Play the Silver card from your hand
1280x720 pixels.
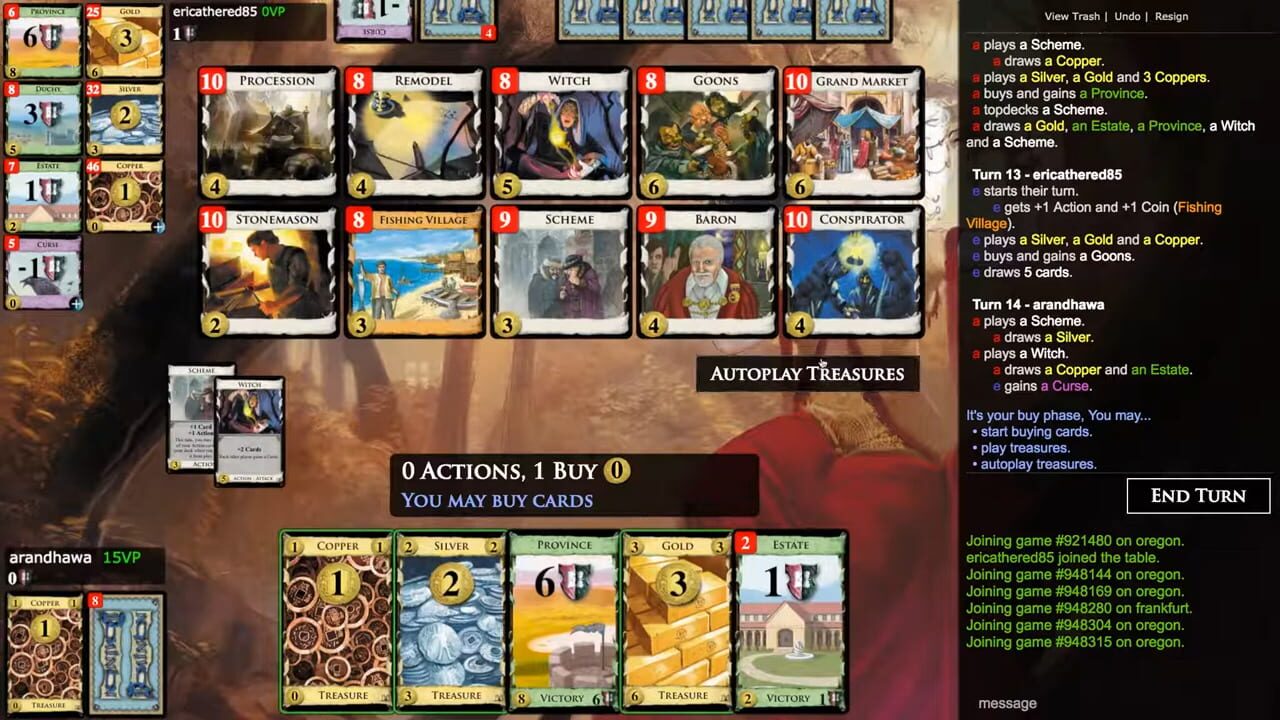click(450, 620)
